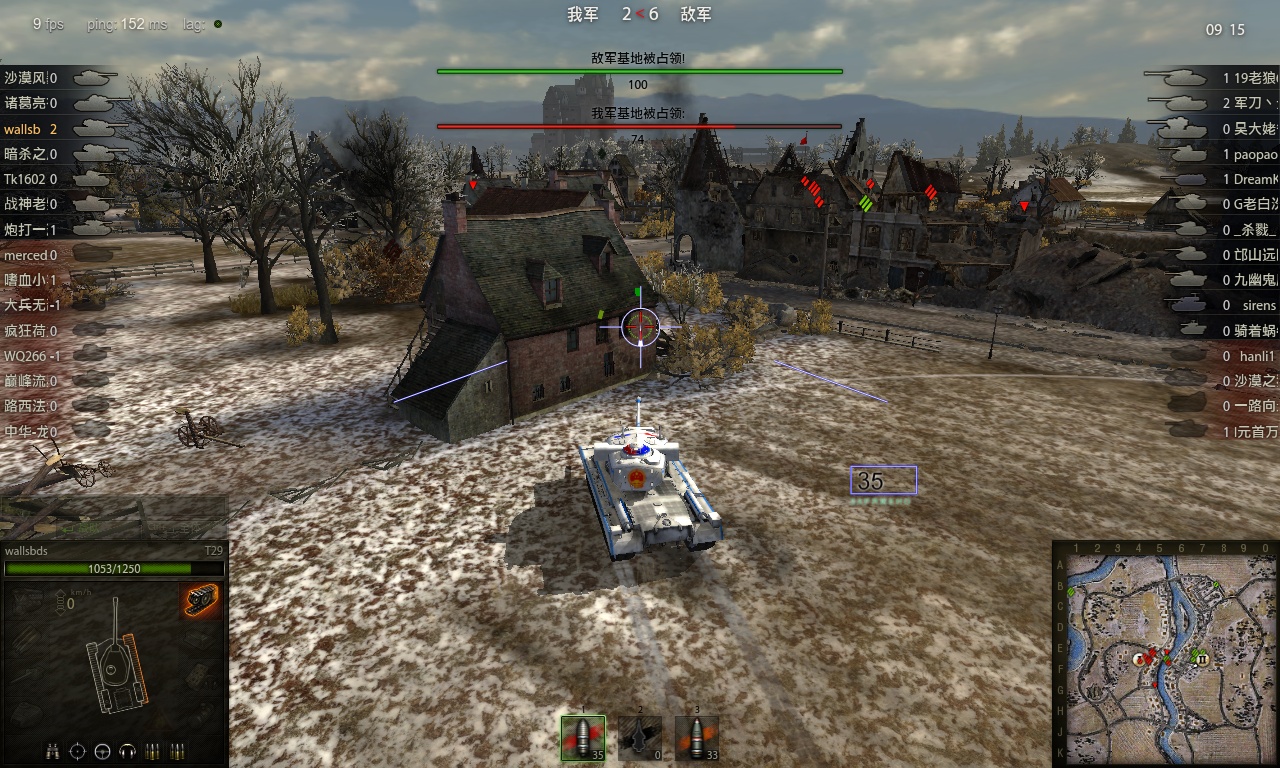Select the driver steering wheel crew icon

click(x=103, y=750)
